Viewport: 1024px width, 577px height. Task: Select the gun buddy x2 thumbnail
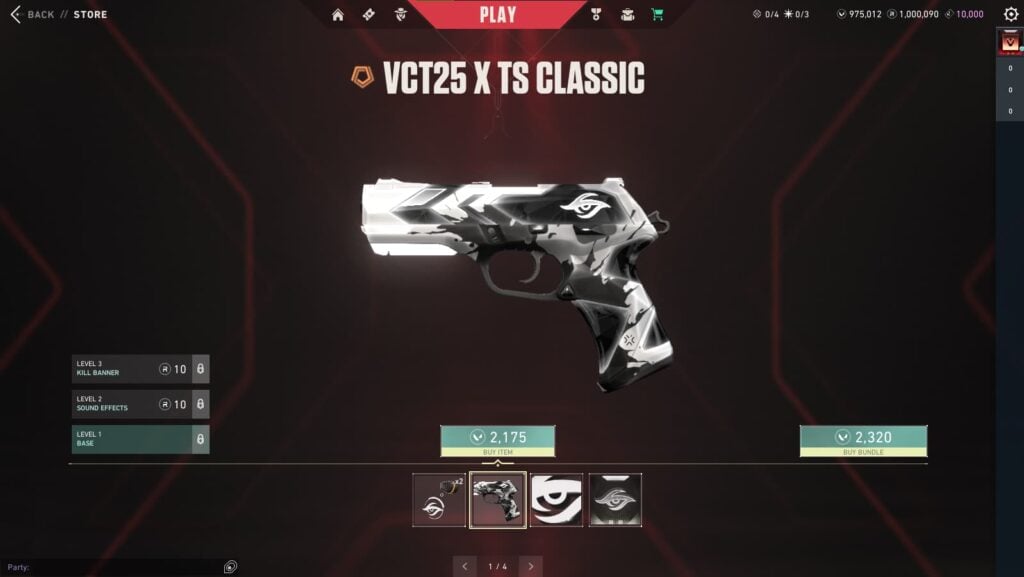[439, 500]
